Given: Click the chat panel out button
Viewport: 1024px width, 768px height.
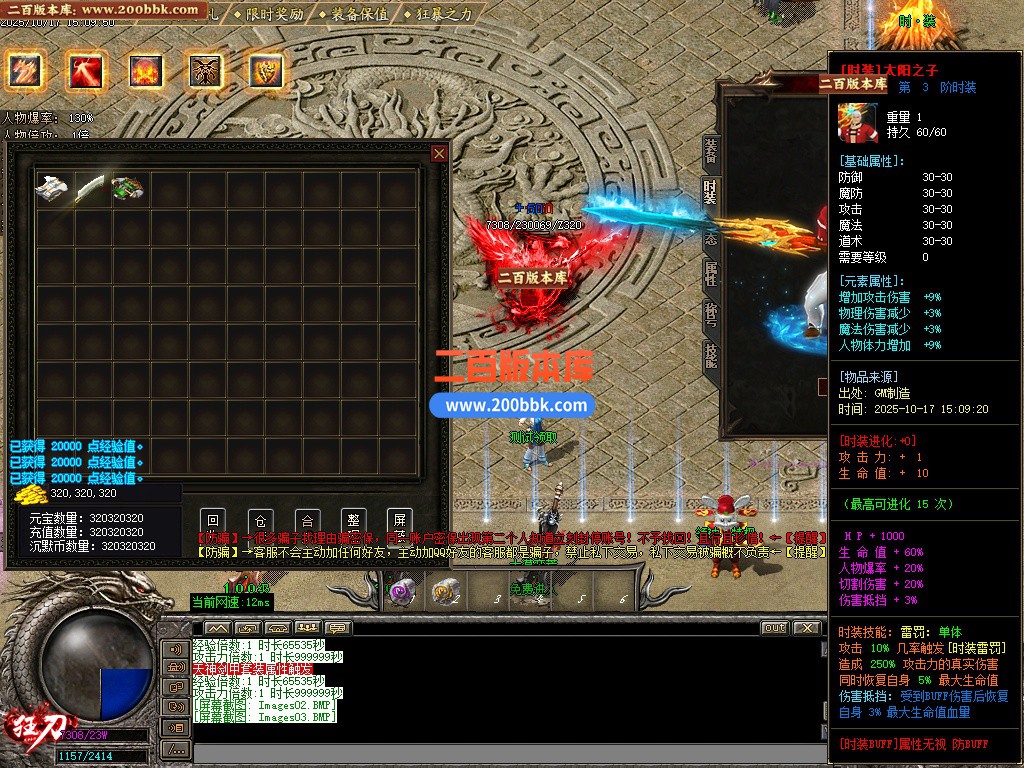Looking at the screenshot, I should coord(774,628).
